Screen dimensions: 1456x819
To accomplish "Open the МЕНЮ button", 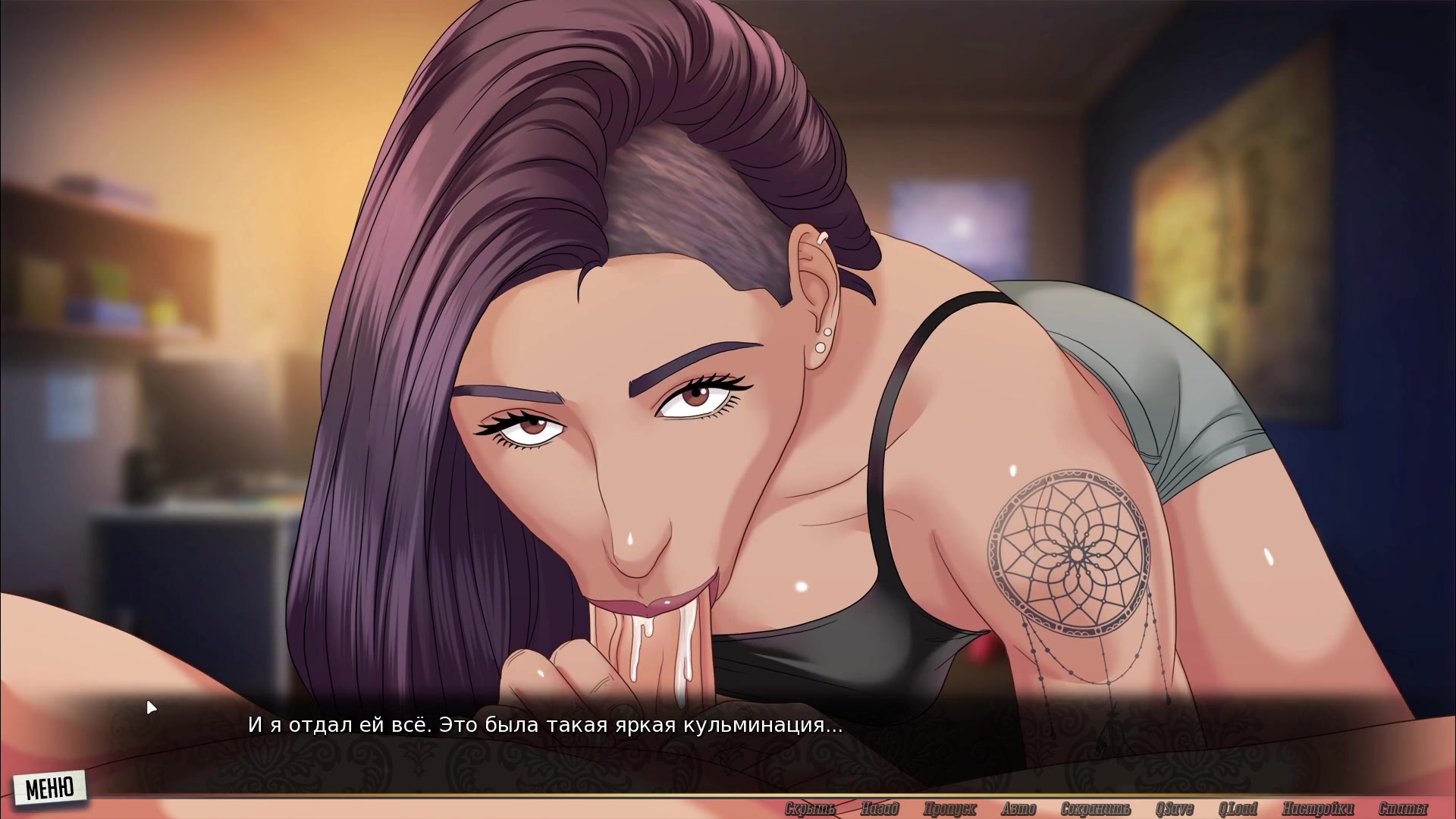I will (x=50, y=788).
